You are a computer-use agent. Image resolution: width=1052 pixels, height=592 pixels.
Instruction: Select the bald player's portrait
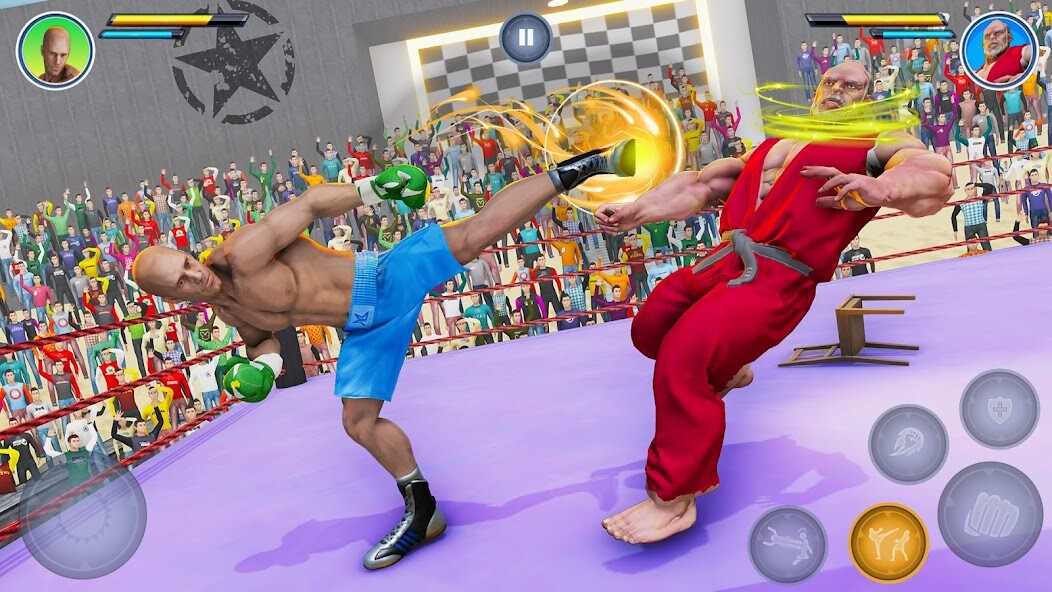click(55, 50)
